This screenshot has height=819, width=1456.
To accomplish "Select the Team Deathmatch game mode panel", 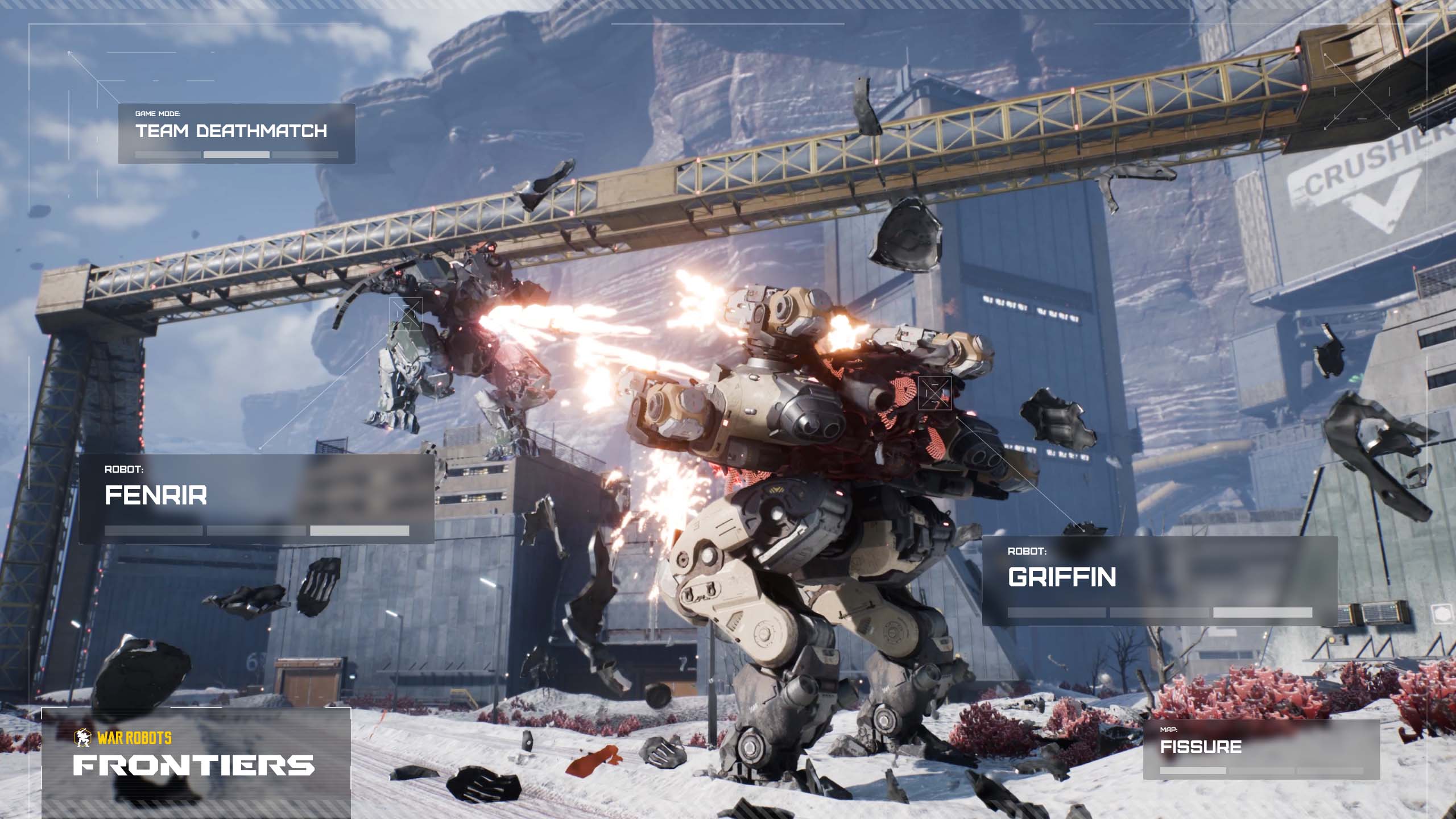I will (x=236, y=133).
